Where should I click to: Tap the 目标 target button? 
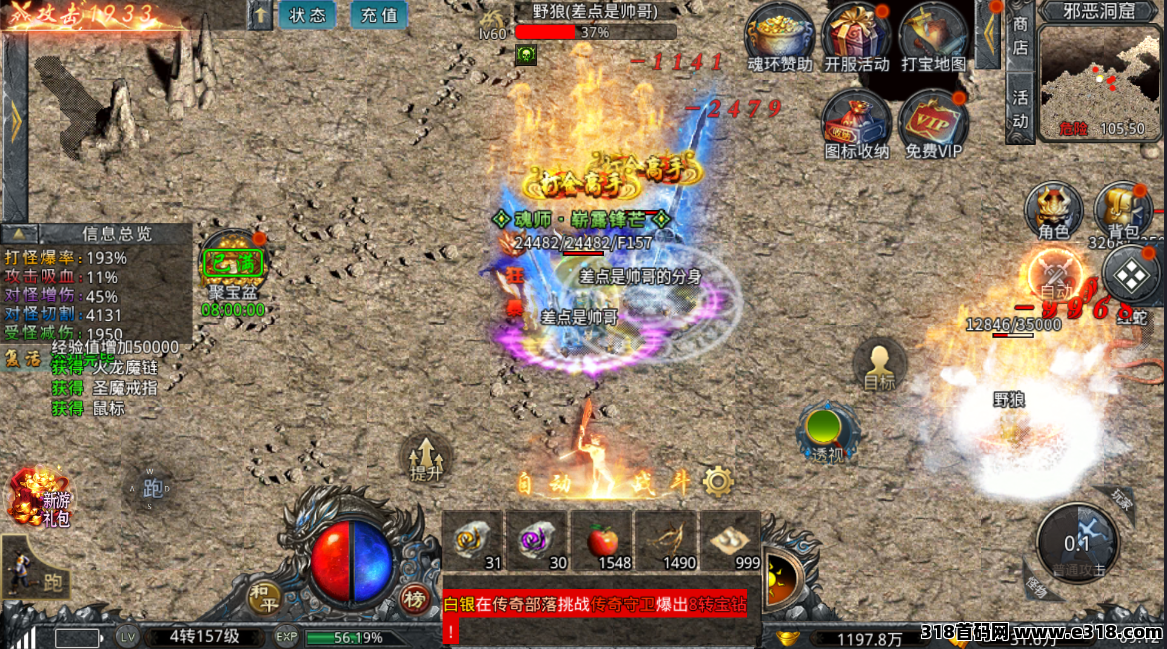pyautogui.click(x=880, y=365)
